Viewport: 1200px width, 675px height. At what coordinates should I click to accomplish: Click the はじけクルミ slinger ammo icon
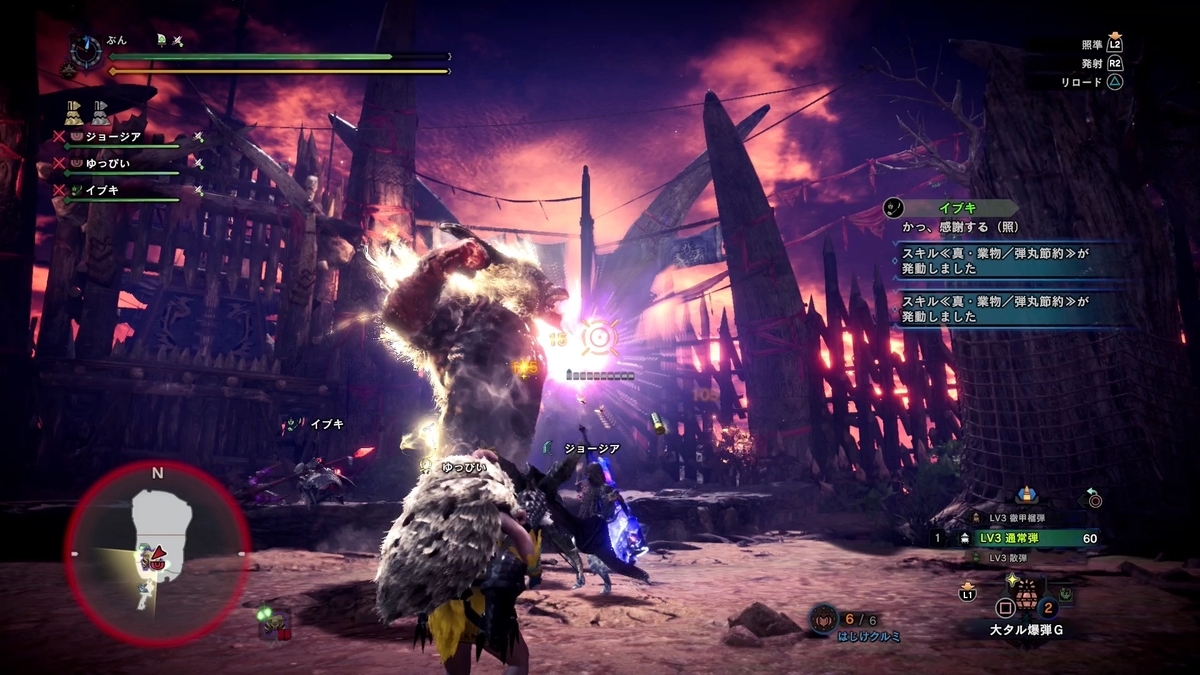point(823,618)
